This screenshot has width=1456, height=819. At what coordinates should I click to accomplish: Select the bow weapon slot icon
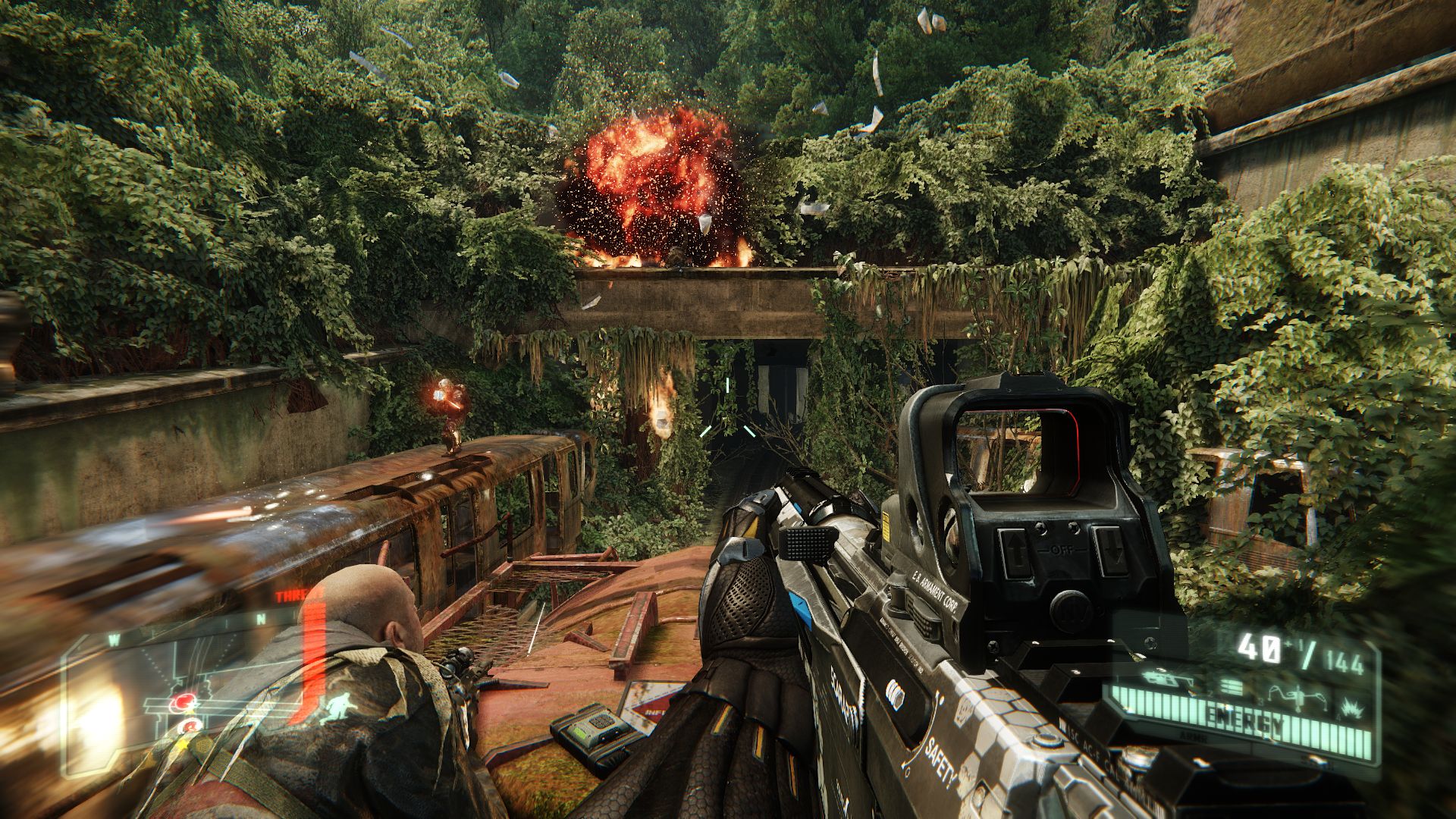point(1298,699)
